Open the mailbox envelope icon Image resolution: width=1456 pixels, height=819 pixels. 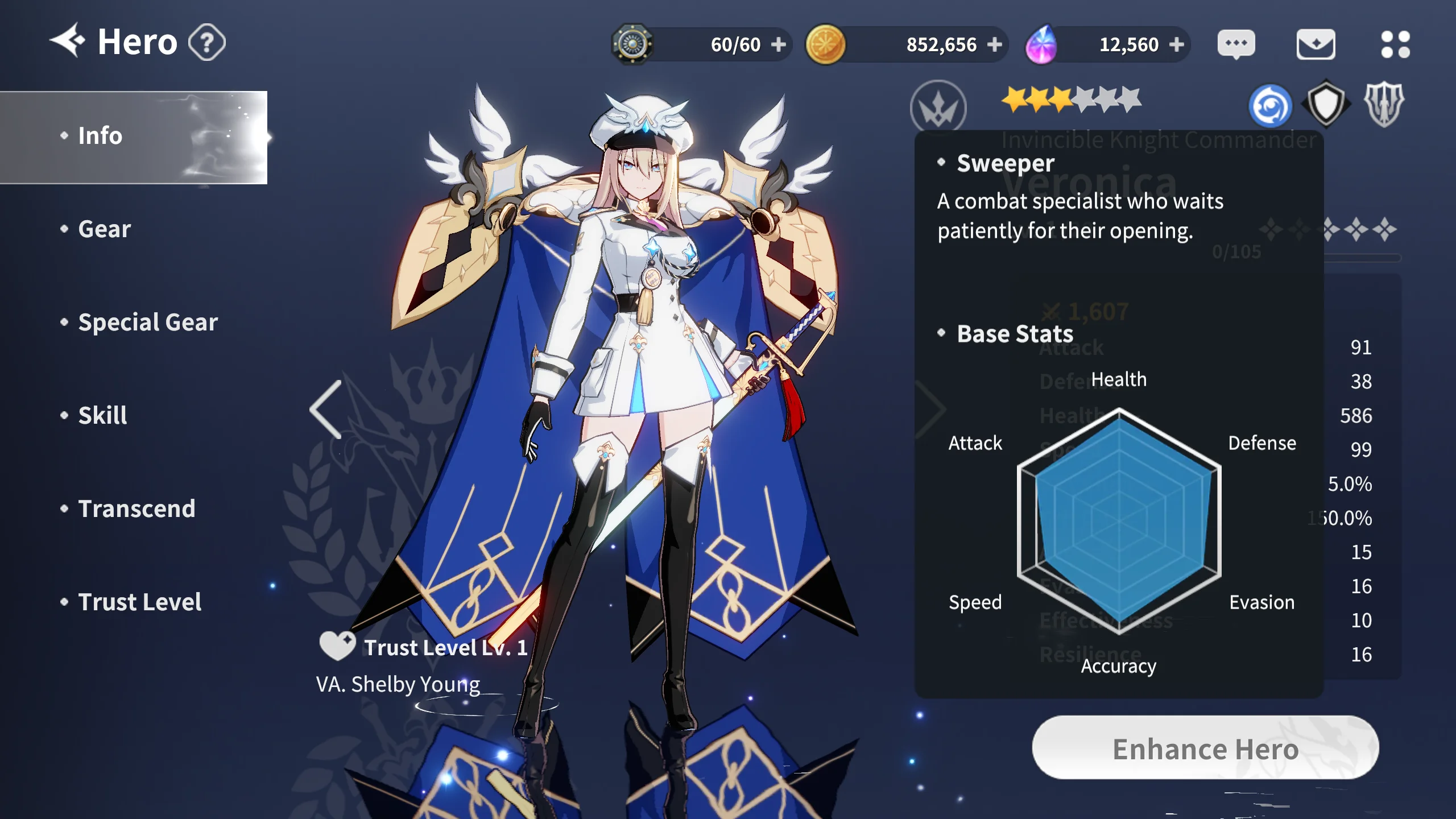point(1316,44)
